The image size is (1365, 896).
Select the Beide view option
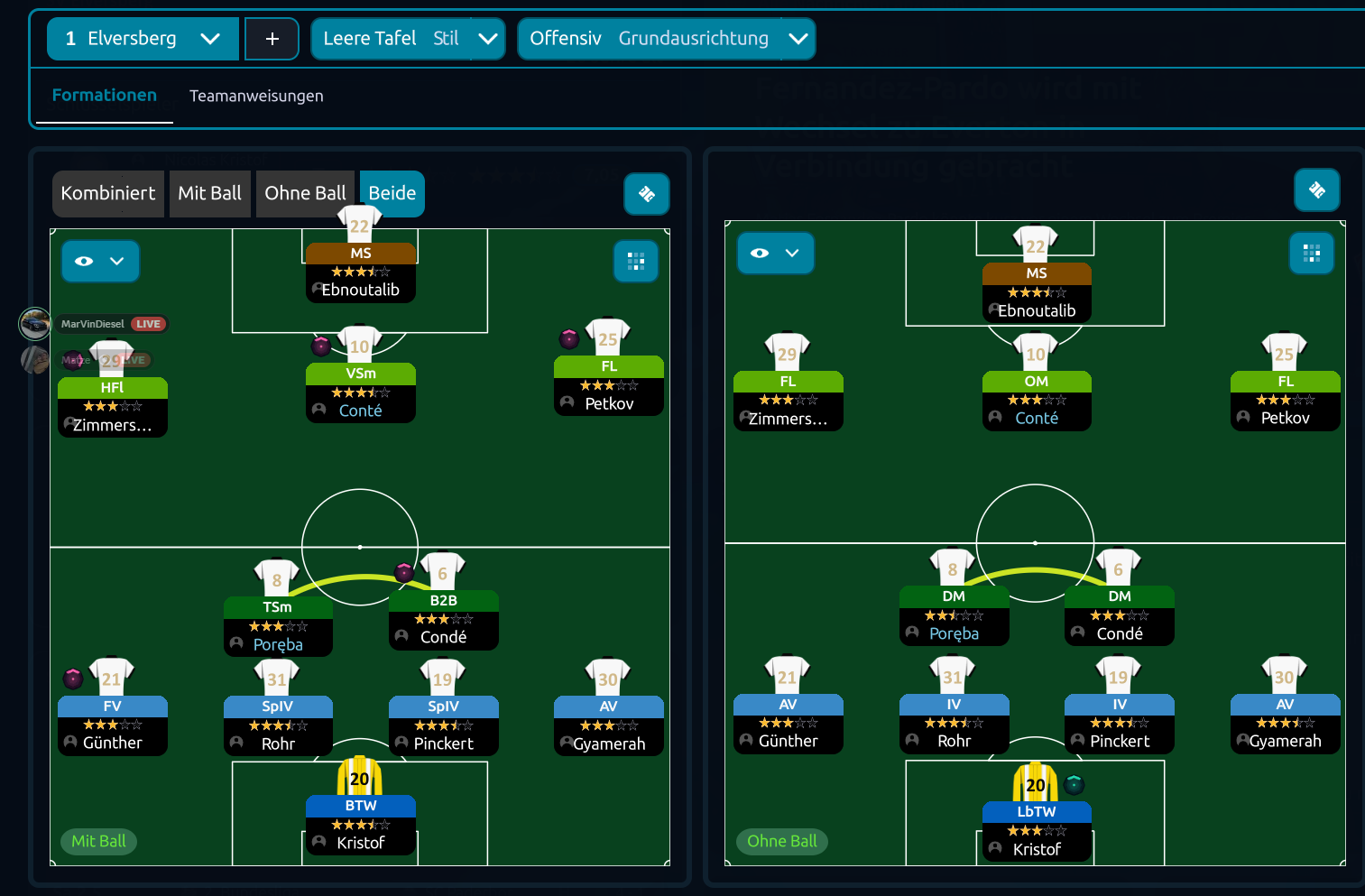click(x=392, y=193)
